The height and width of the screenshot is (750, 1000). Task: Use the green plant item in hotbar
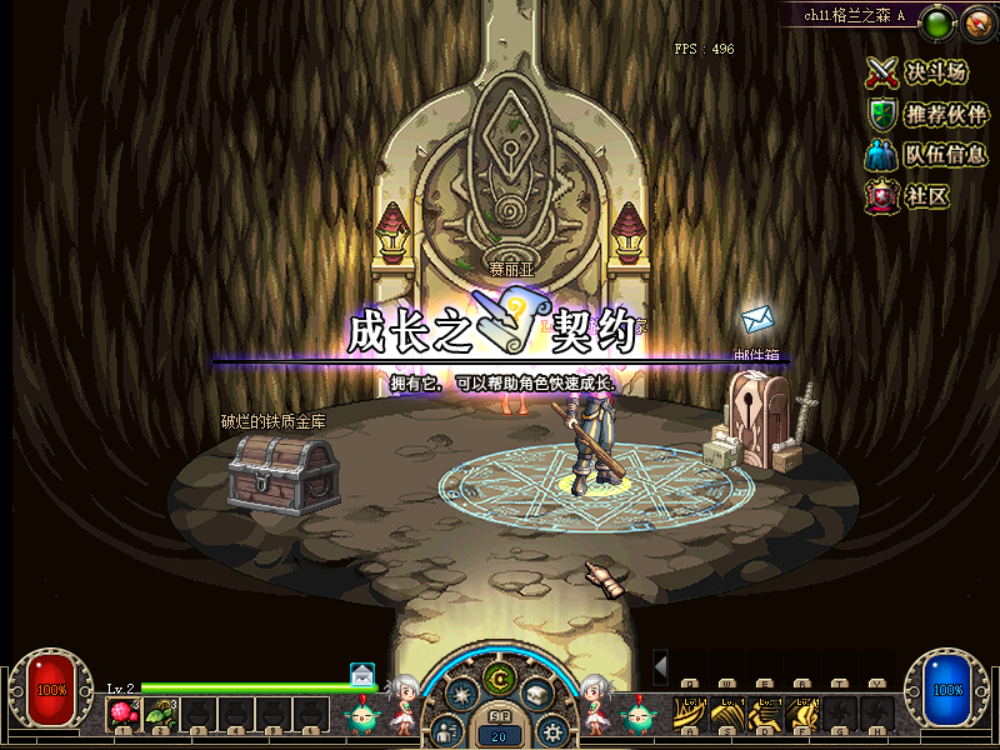160,714
